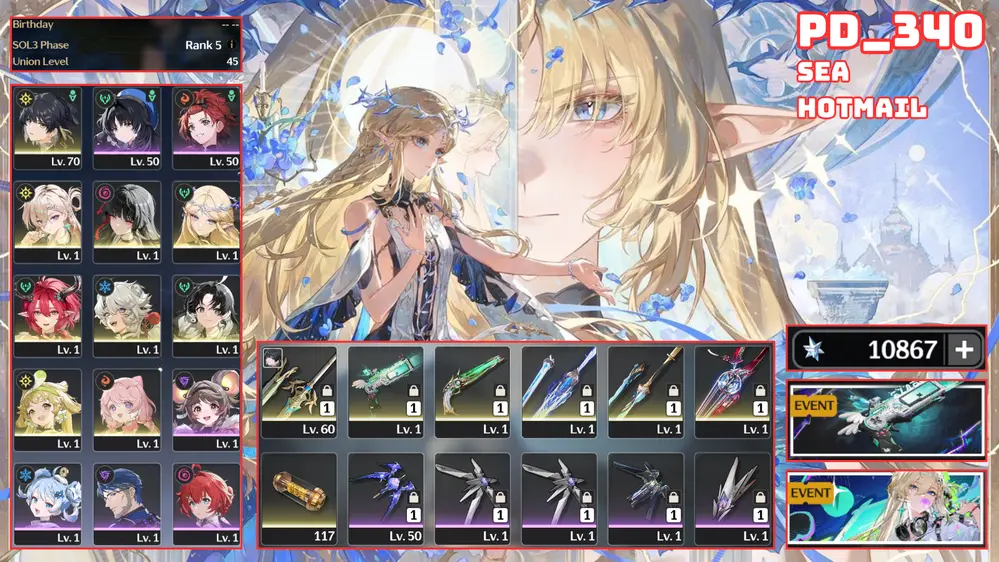This screenshot has width=999, height=562.
Task: Choose the green-gold pistol weapon slot
Action: pos(472,391)
